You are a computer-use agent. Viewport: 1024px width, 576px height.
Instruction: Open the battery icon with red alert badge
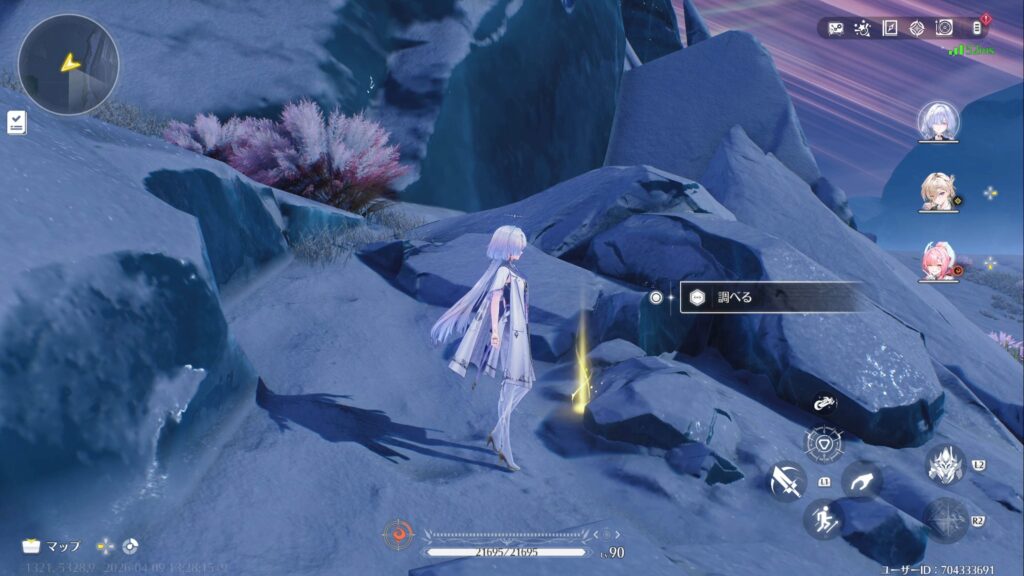click(976, 28)
